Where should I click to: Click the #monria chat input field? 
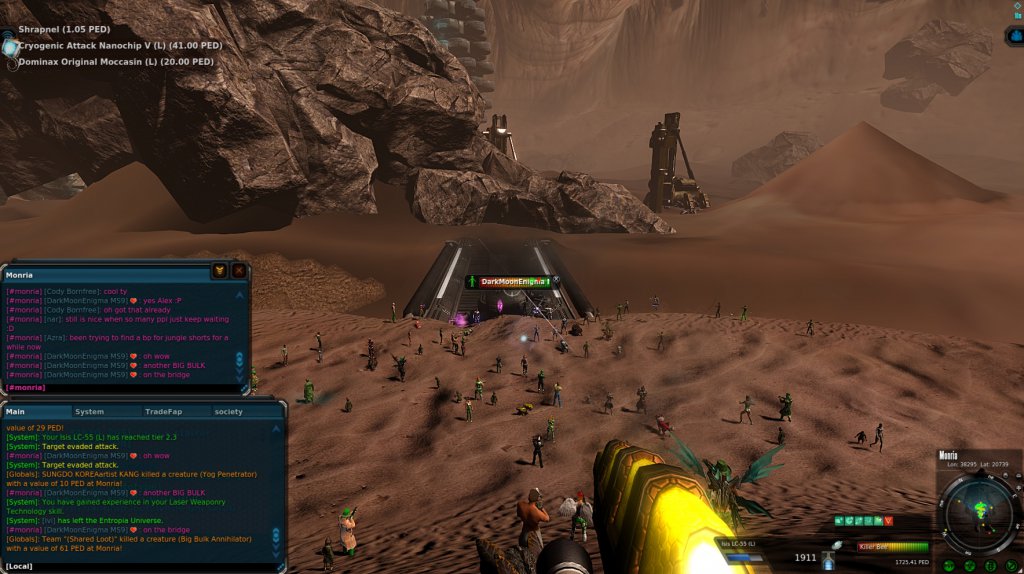pyautogui.click(x=120, y=387)
